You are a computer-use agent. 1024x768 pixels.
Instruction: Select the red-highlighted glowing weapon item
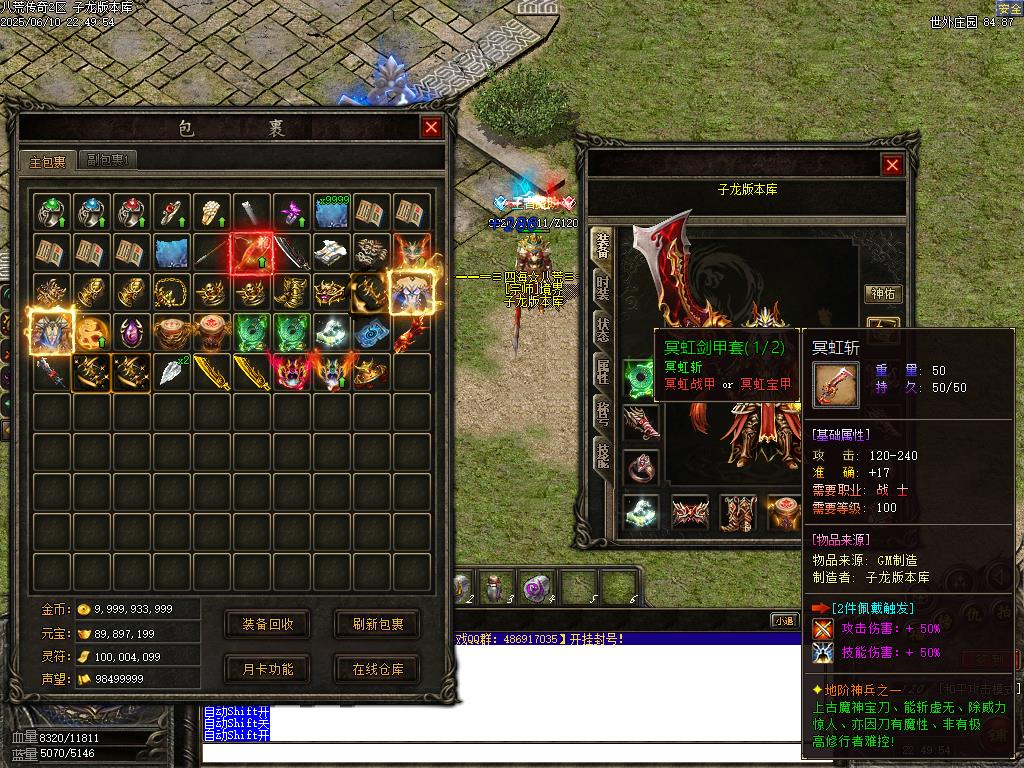coord(251,251)
